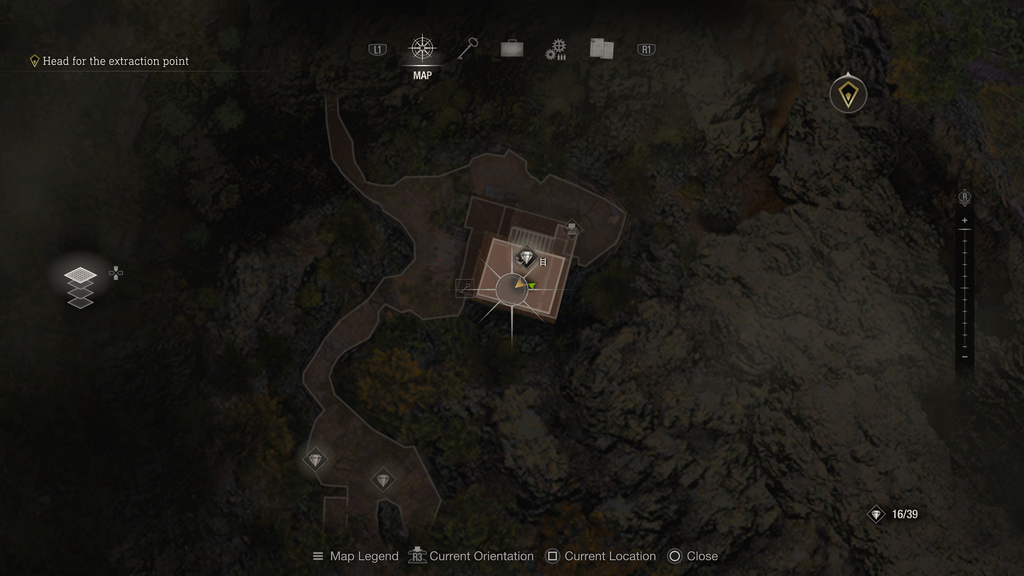Close the map screen
The image size is (1024, 576).
point(693,556)
